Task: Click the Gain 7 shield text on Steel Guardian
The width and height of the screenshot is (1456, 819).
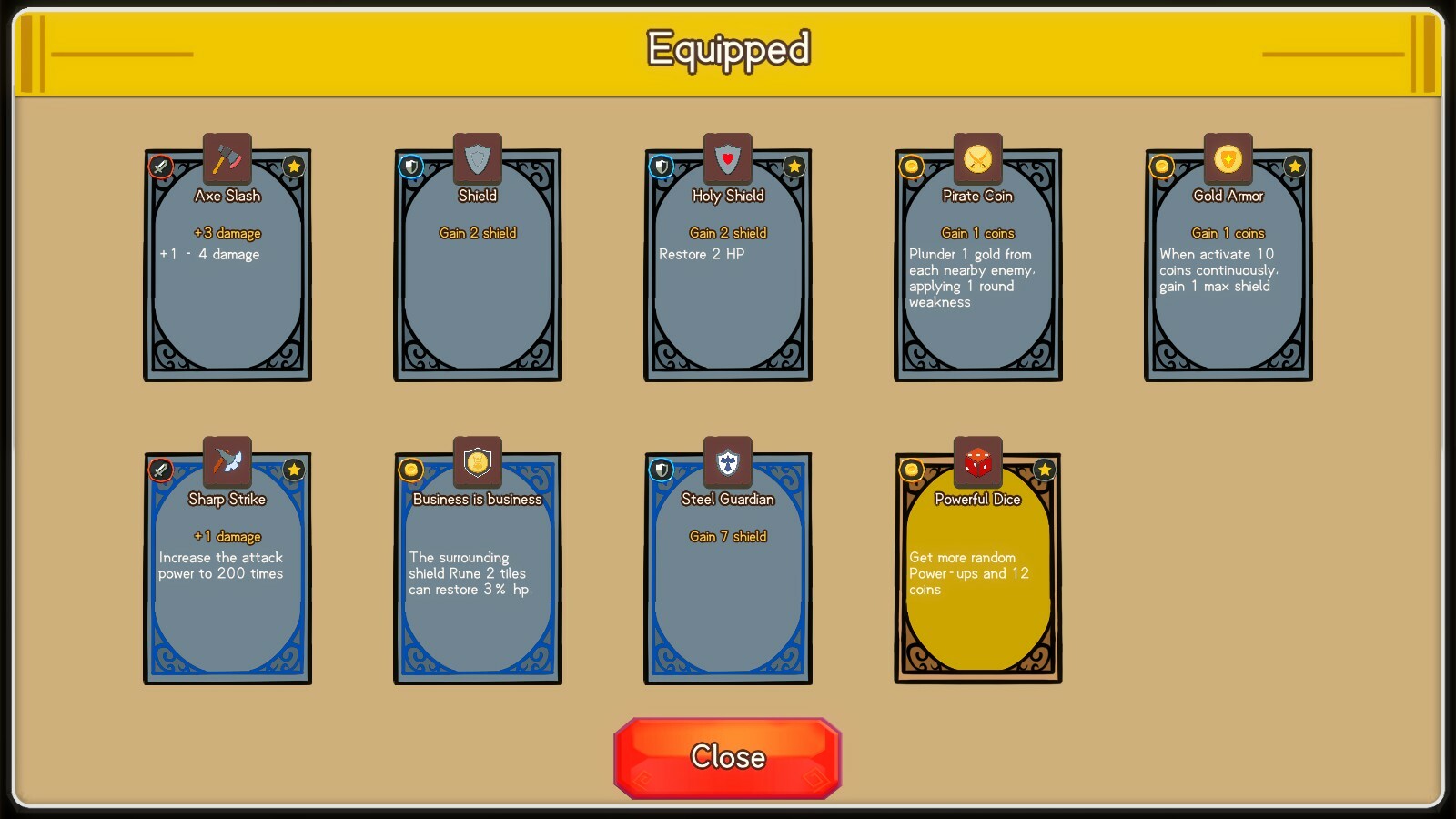Action: point(728,536)
